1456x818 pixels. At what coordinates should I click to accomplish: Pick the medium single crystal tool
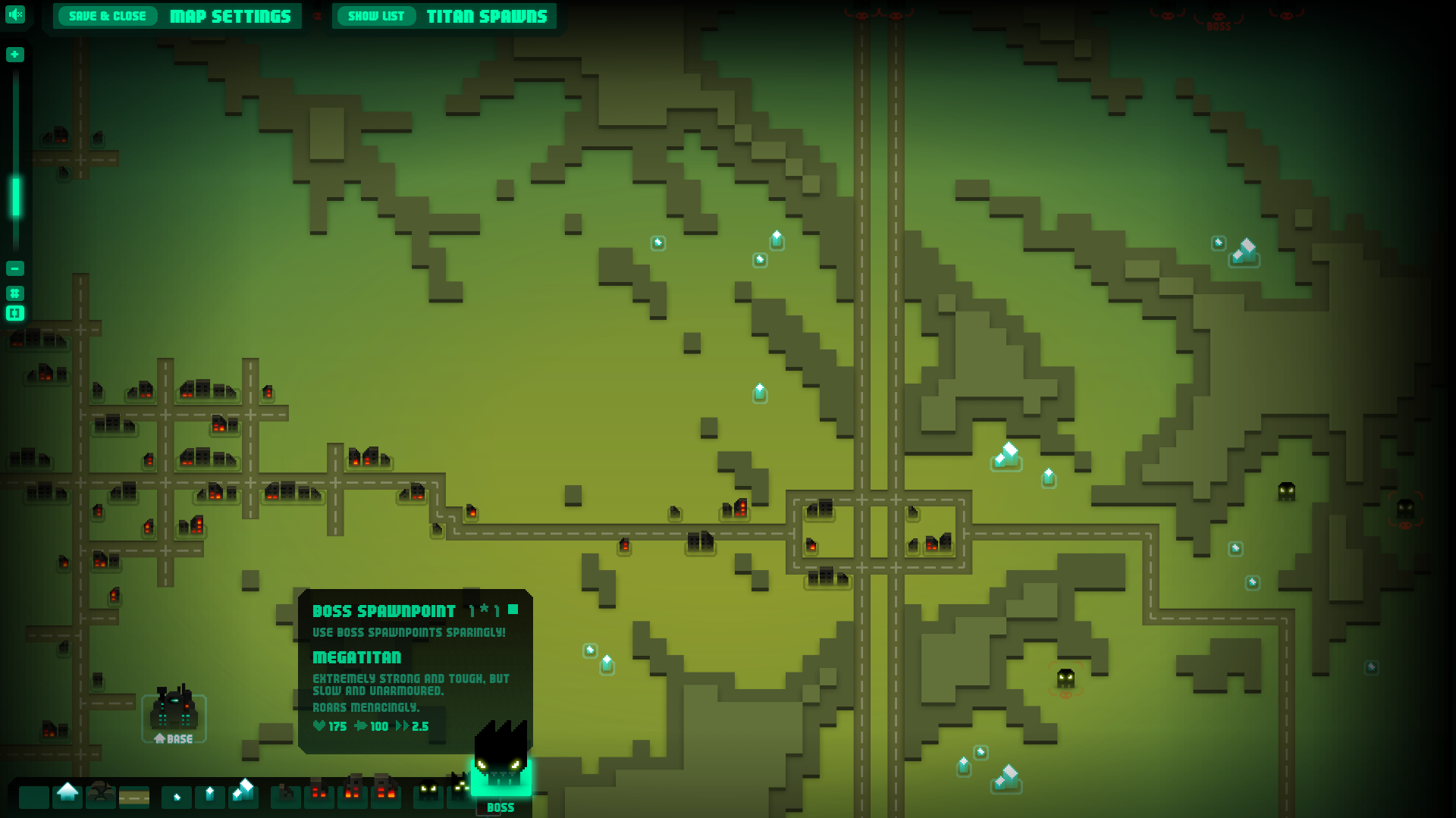pyautogui.click(x=210, y=795)
